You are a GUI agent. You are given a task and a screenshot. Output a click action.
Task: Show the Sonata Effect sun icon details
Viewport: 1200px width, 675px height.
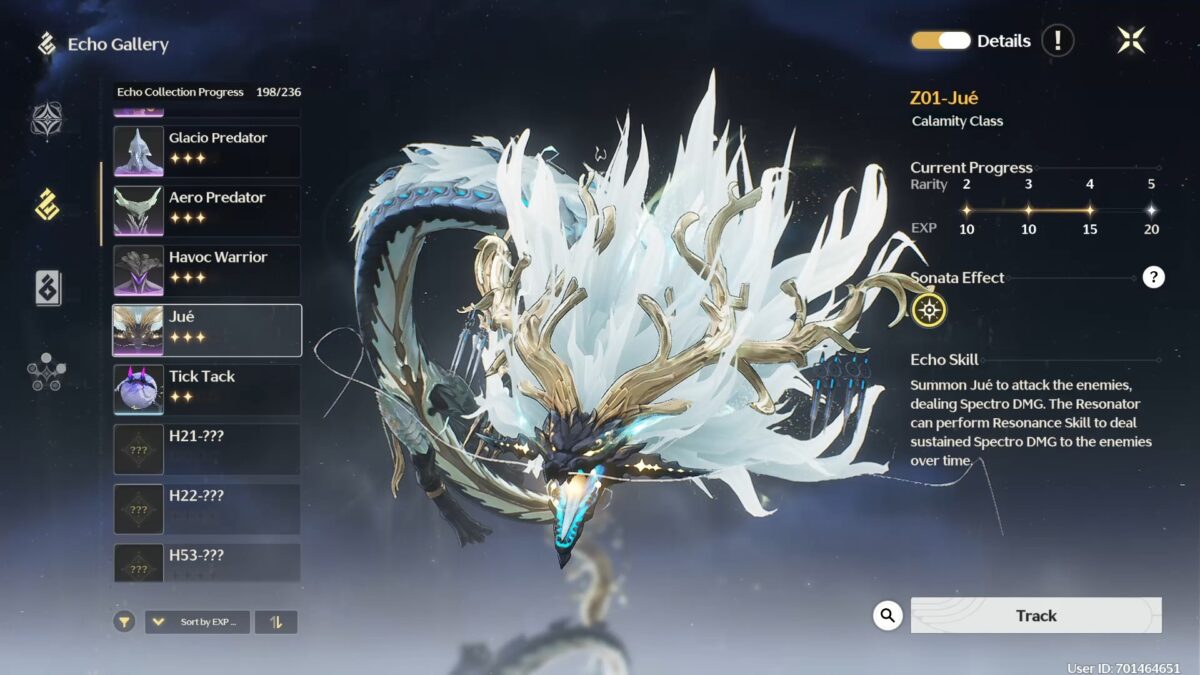[929, 311]
